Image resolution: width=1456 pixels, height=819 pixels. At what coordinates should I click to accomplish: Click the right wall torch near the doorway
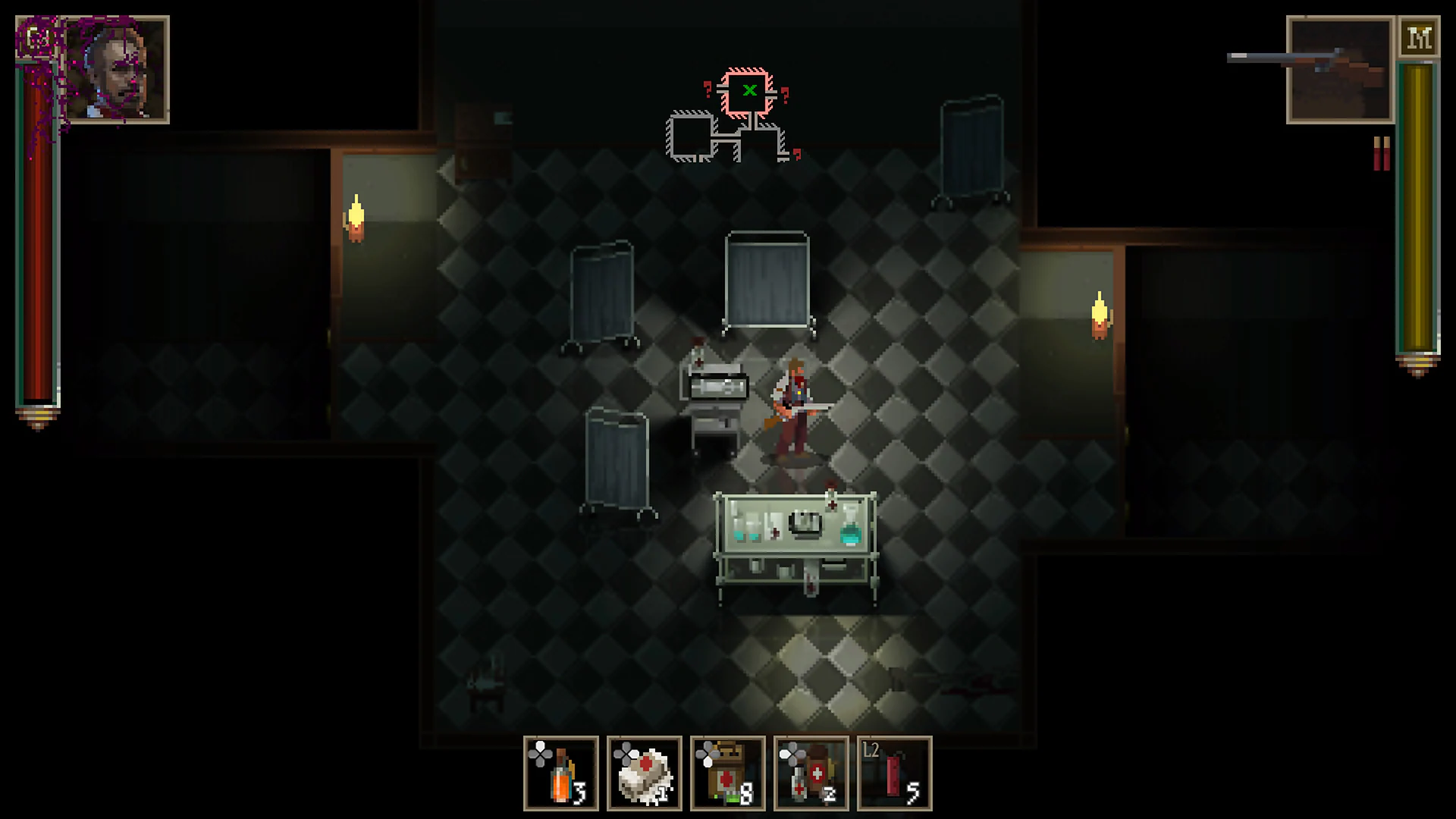coord(1100,315)
